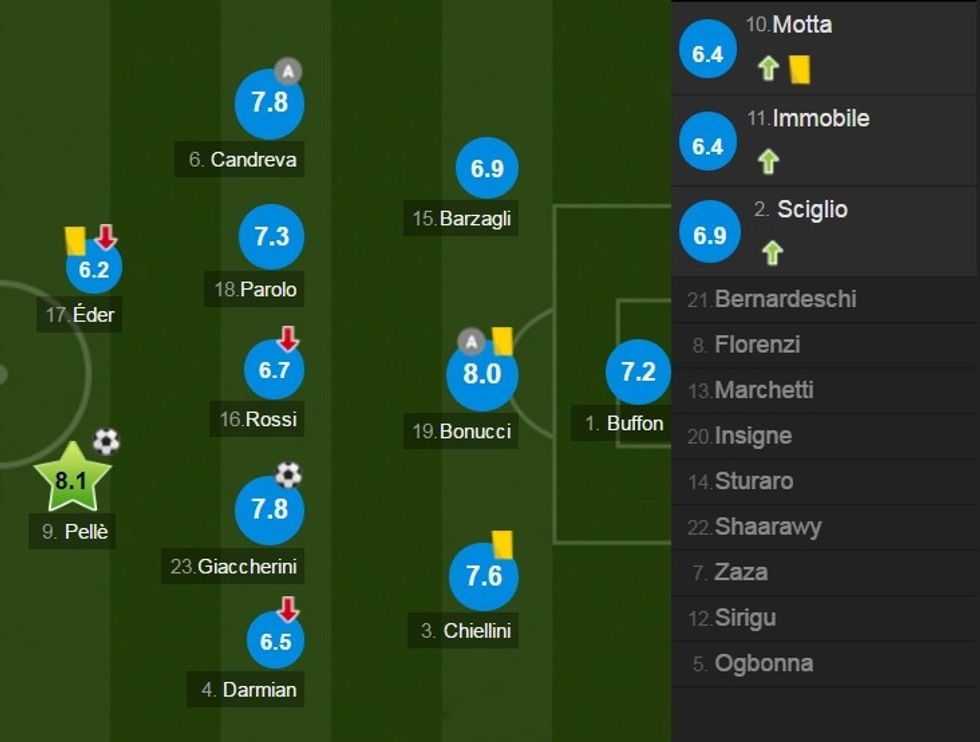Screen dimensions: 980x742
Task: Click Ogbonna's bench entry
Action: [765, 663]
